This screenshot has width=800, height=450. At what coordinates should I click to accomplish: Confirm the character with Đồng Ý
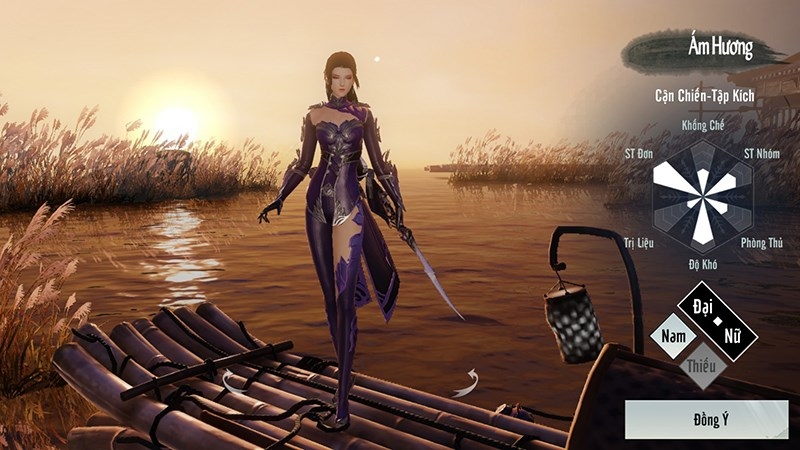tap(706, 419)
